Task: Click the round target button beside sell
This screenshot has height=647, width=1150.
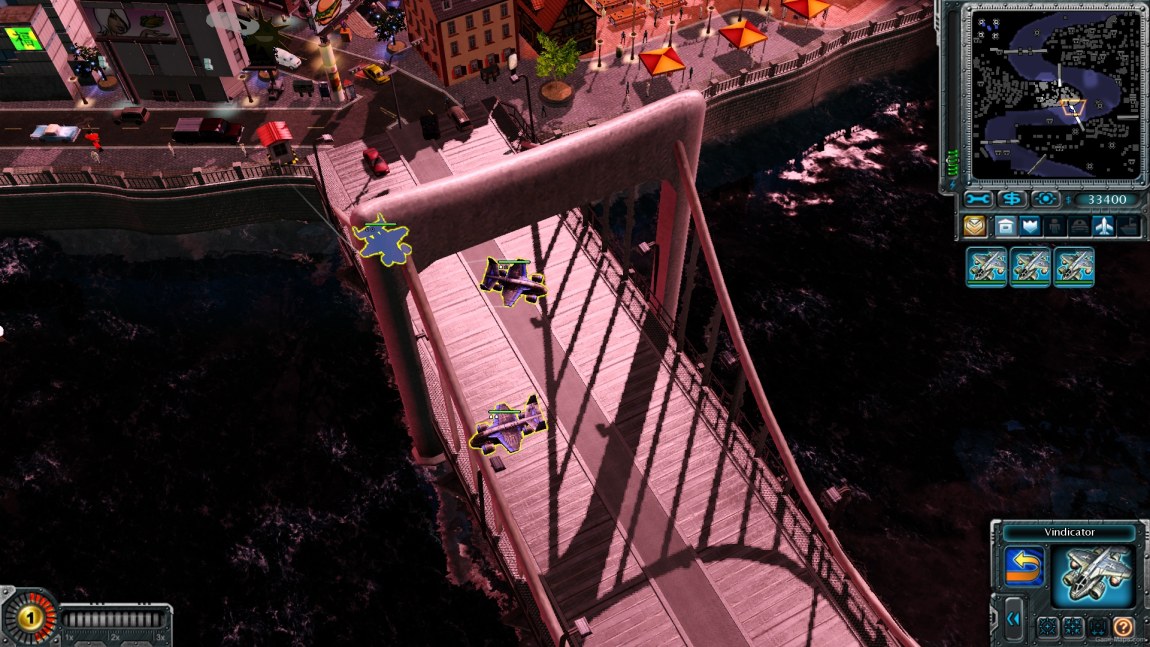Action: pos(1045,200)
